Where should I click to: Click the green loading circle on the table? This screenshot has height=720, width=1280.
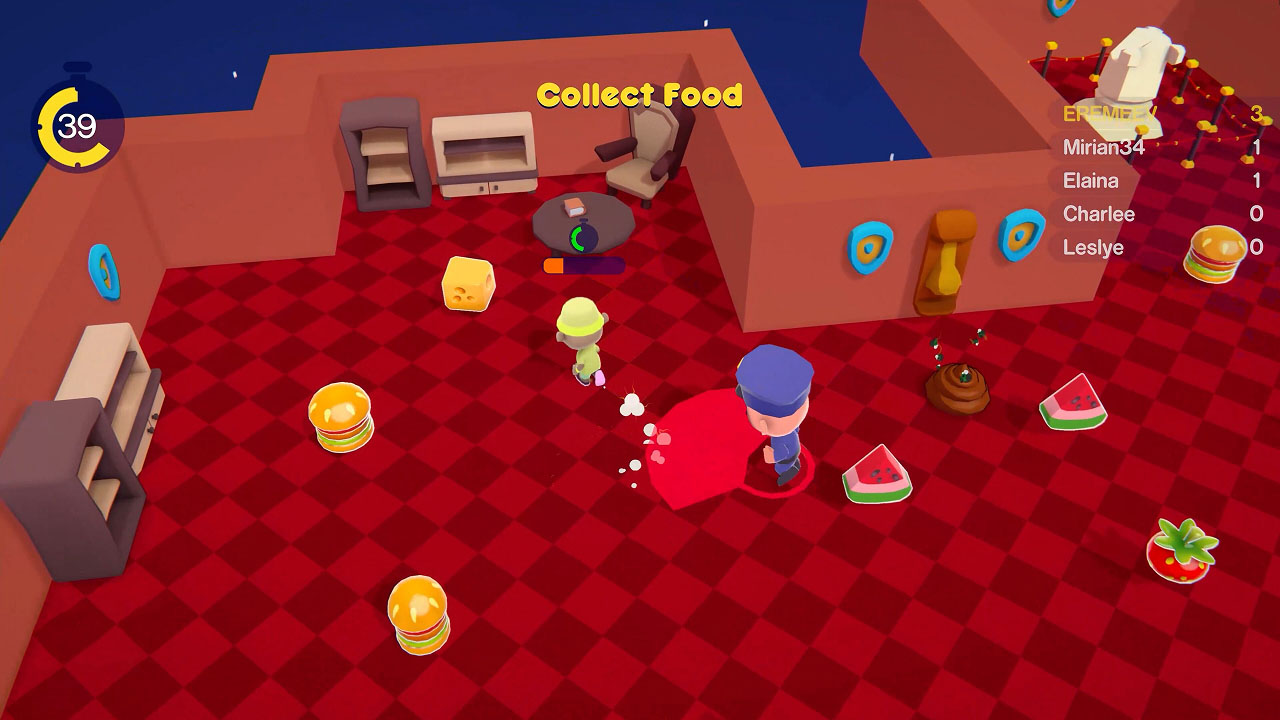[582, 239]
